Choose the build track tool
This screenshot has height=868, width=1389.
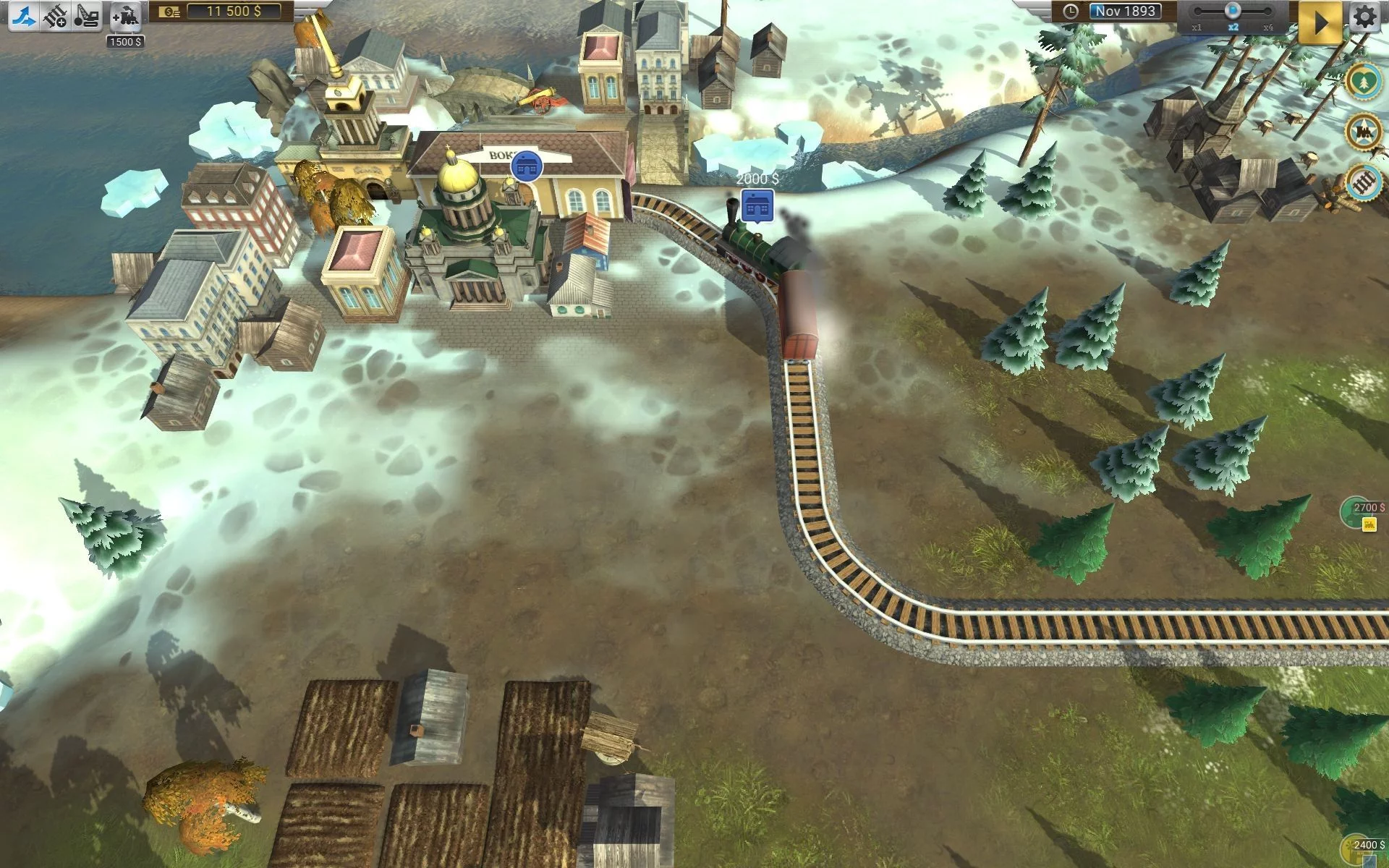[x=55, y=16]
